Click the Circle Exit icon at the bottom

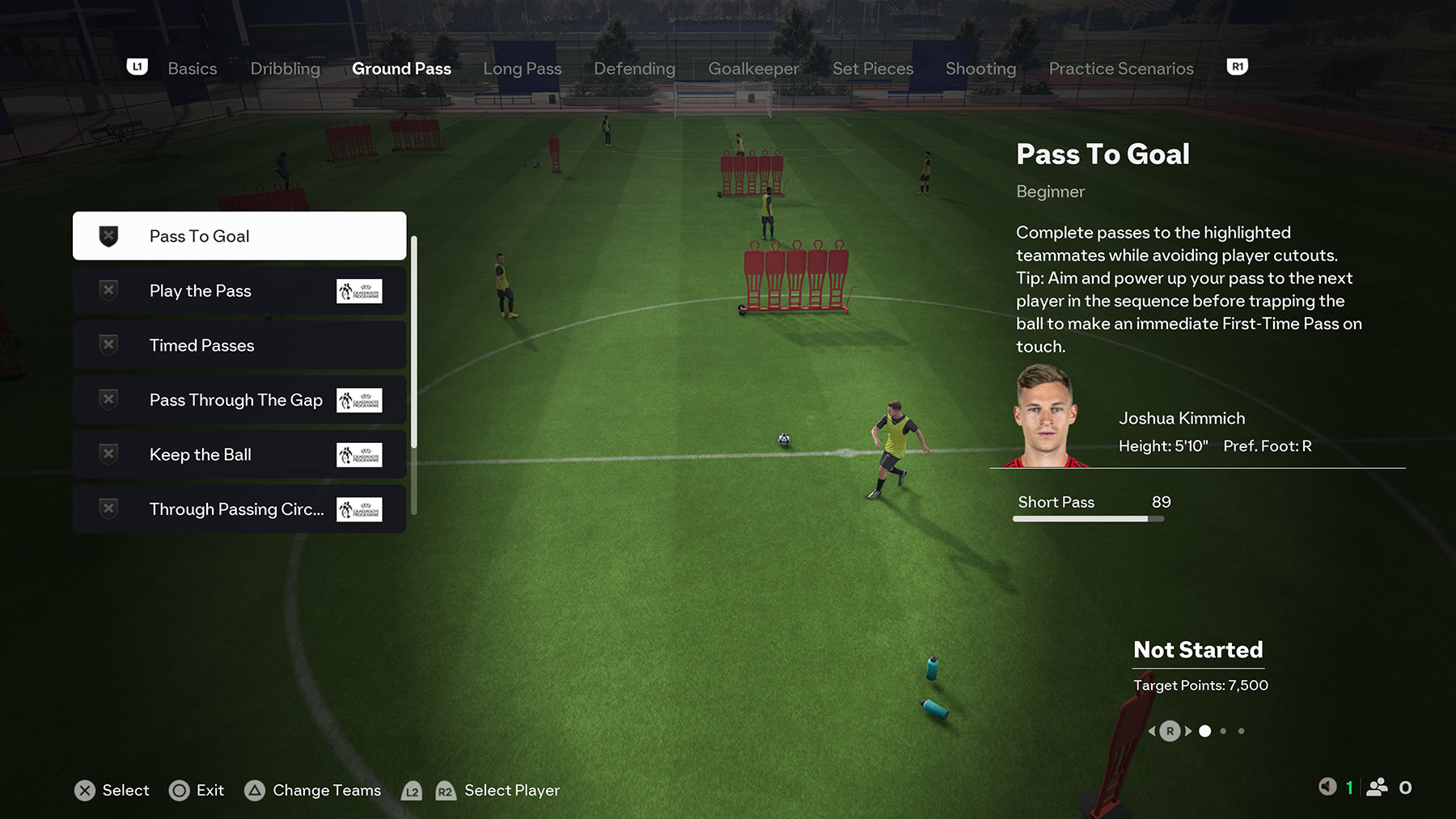tap(177, 790)
